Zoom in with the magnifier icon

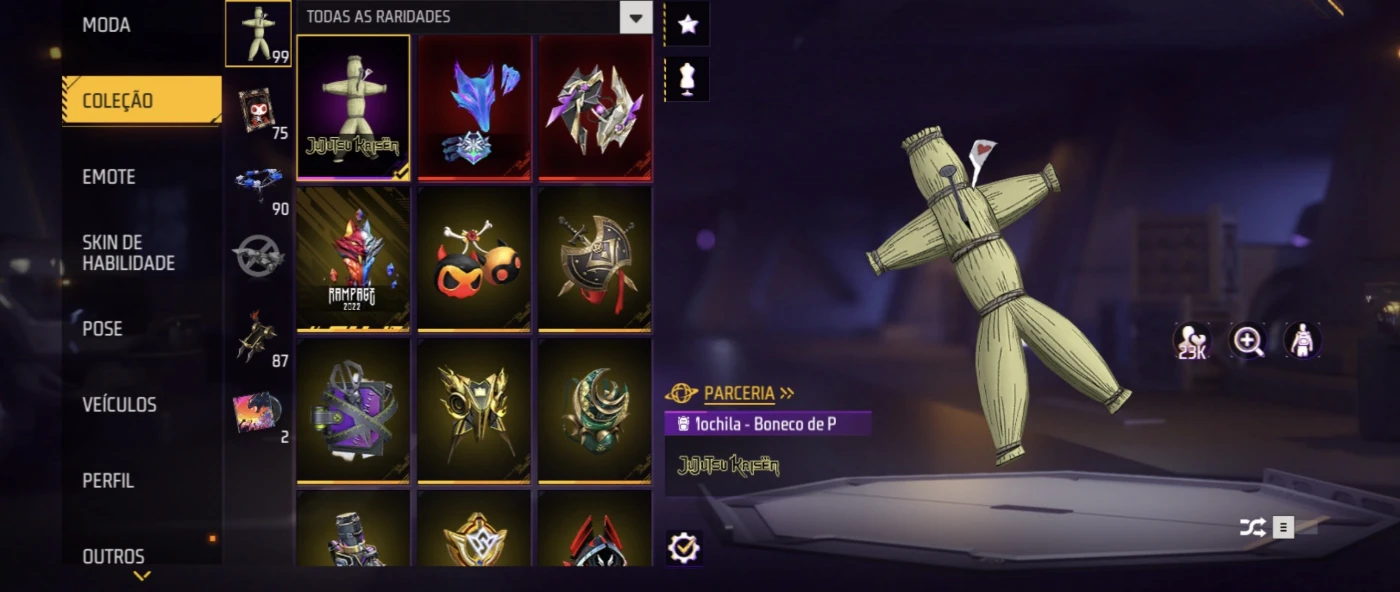(x=1247, y=341)
